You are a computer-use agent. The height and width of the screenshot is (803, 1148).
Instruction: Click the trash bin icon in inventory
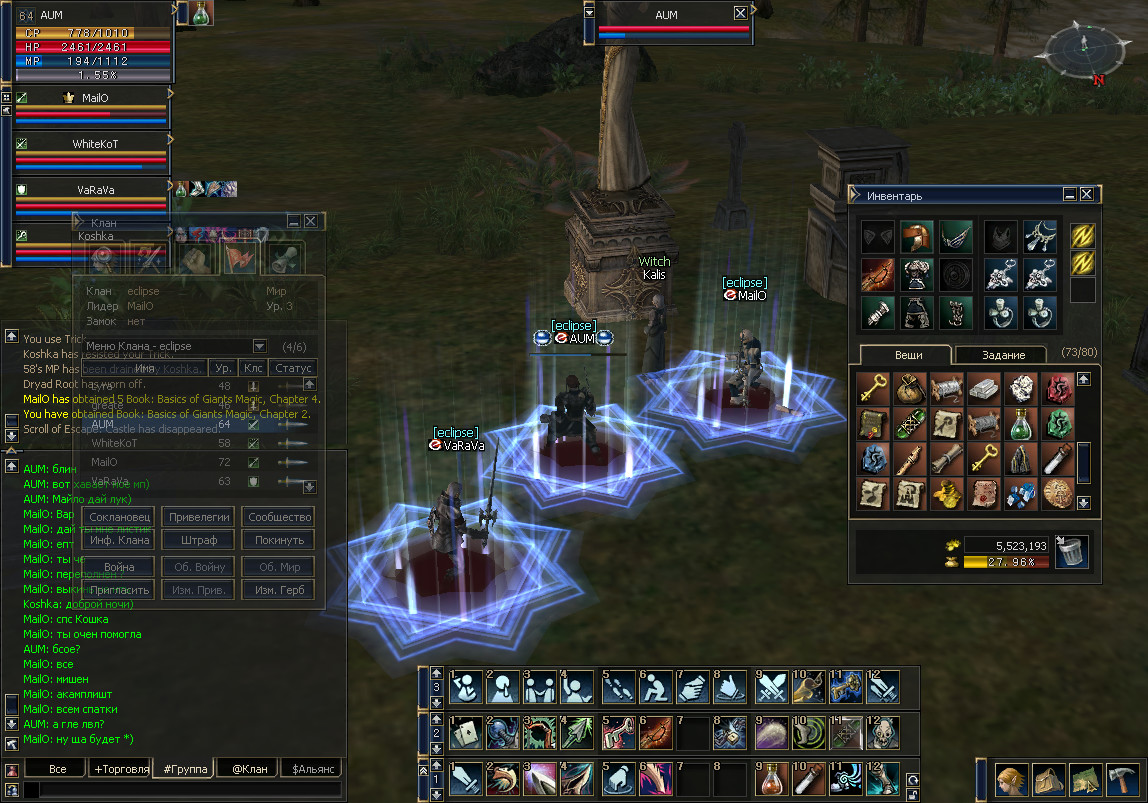(x=1071, y=551)
